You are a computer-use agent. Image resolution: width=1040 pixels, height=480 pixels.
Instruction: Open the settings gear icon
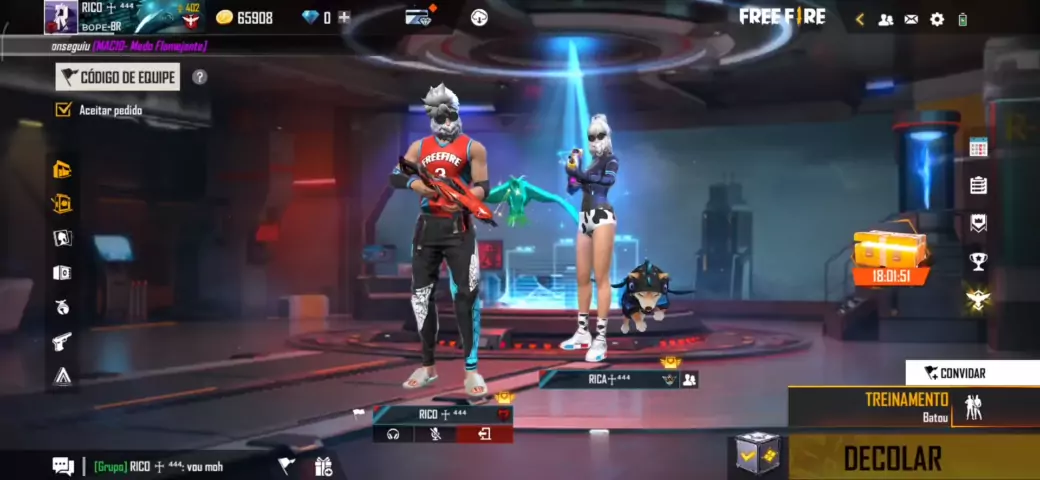click(x=937, y=19)
